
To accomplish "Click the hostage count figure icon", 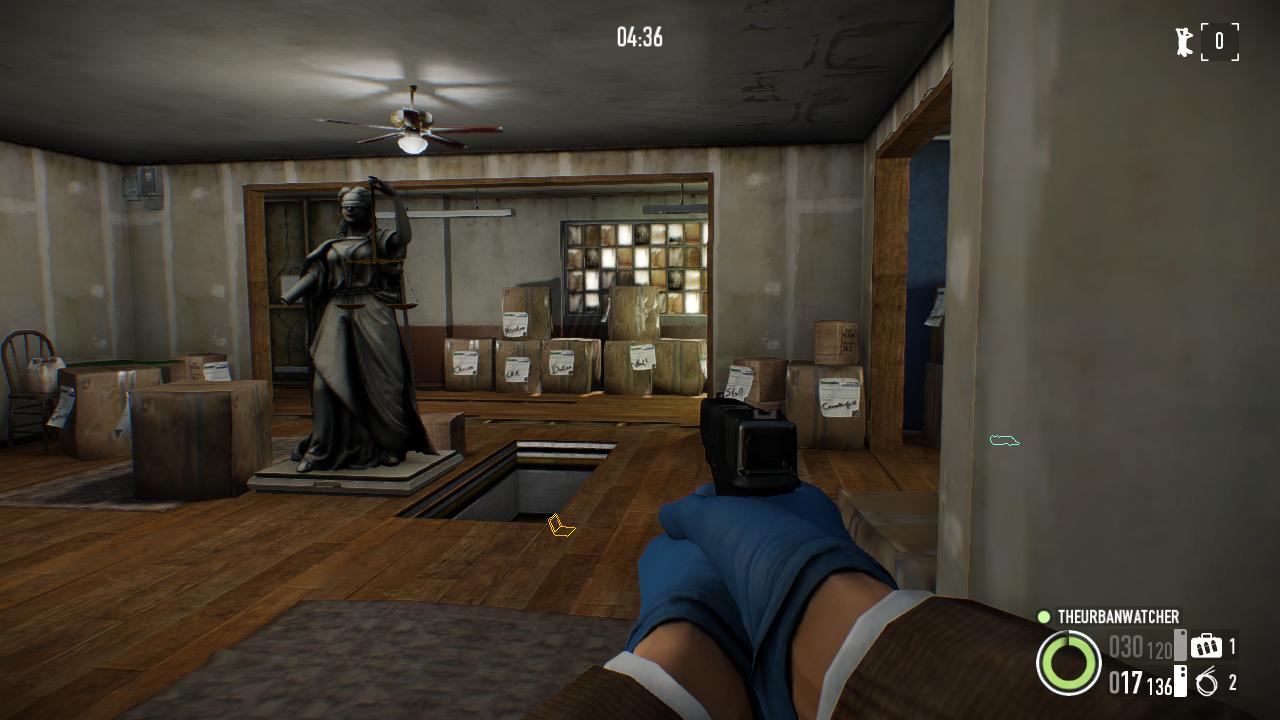I will (x=1184, y=40).
